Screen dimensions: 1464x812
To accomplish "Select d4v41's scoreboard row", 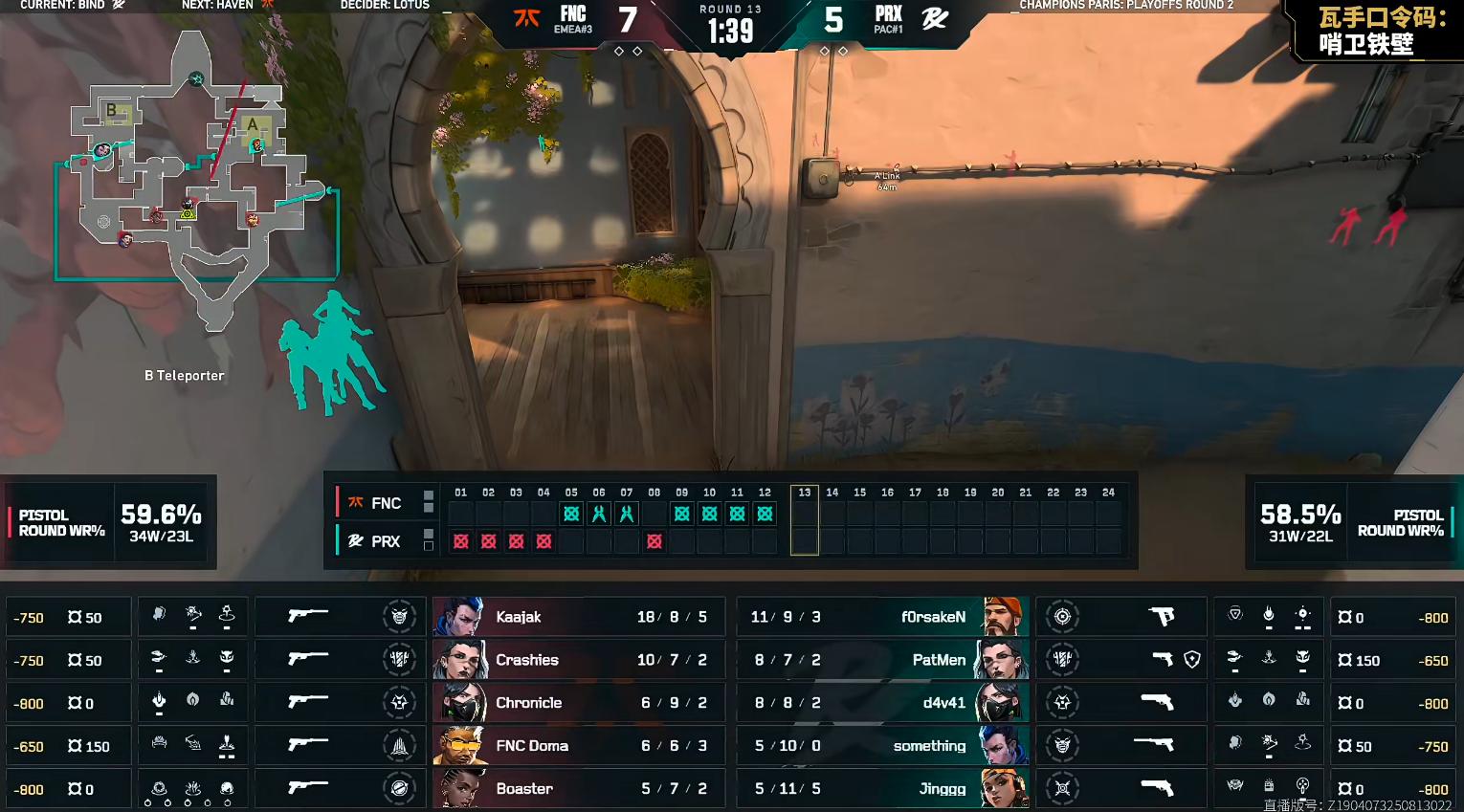I will coord(882,703).
